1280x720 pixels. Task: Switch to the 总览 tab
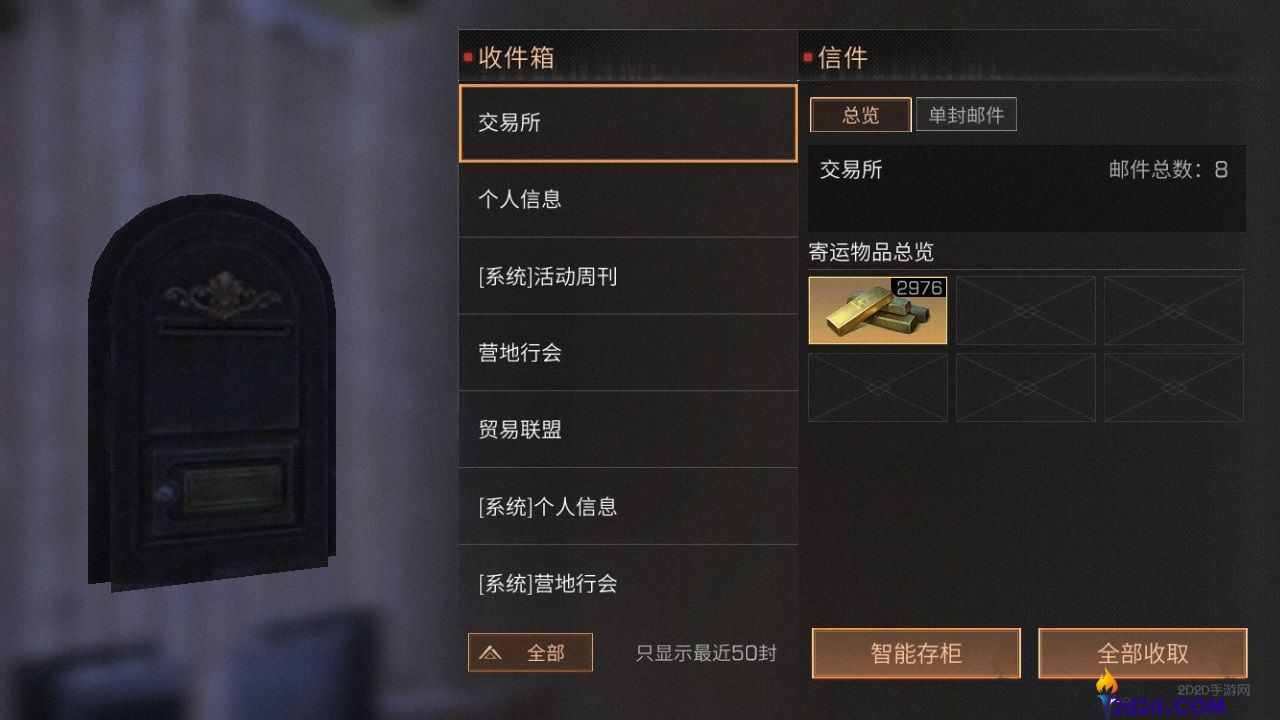pos(860,115)
